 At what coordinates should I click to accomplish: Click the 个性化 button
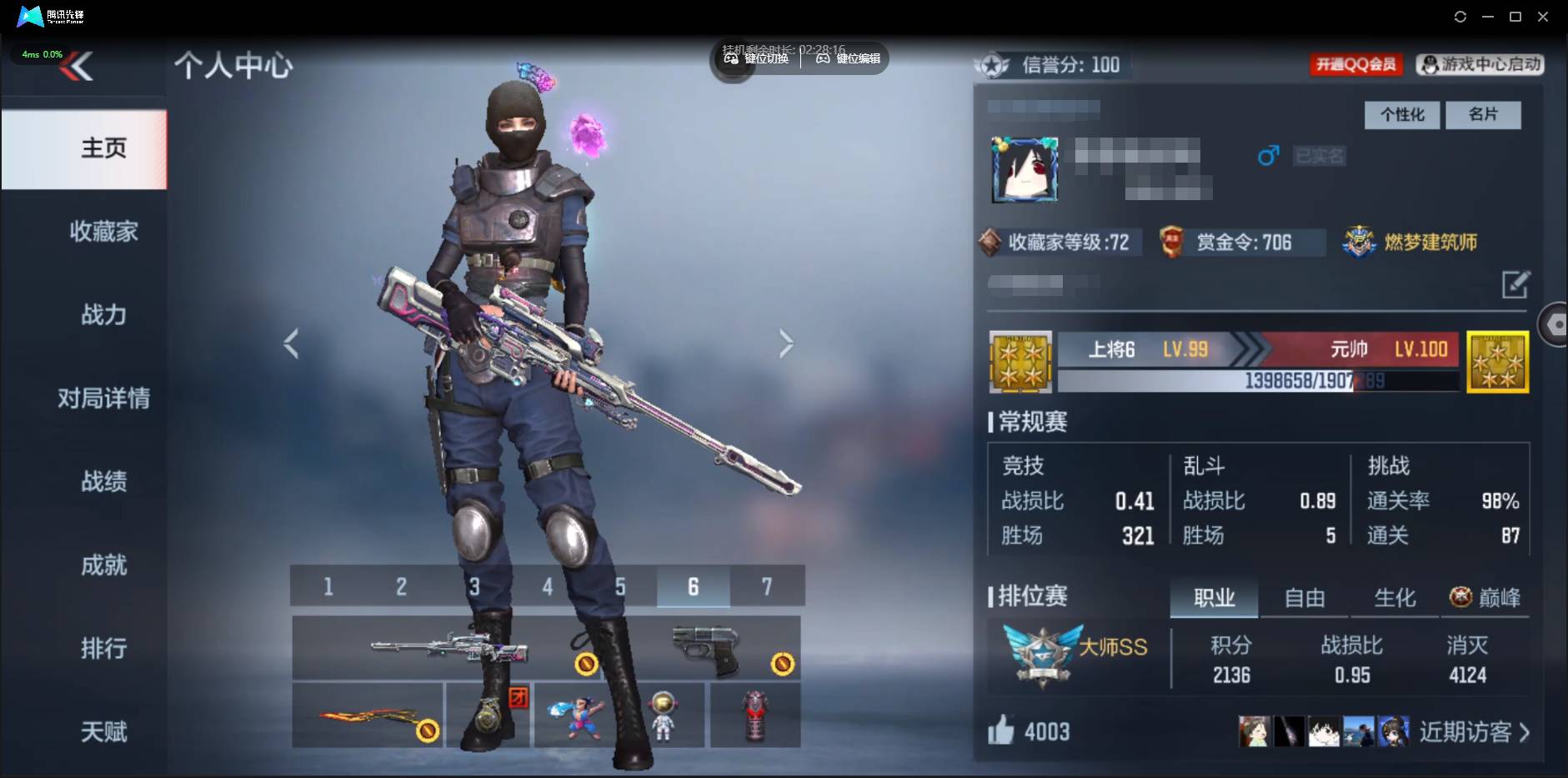pyautogui.click(x=1402, y=114)
